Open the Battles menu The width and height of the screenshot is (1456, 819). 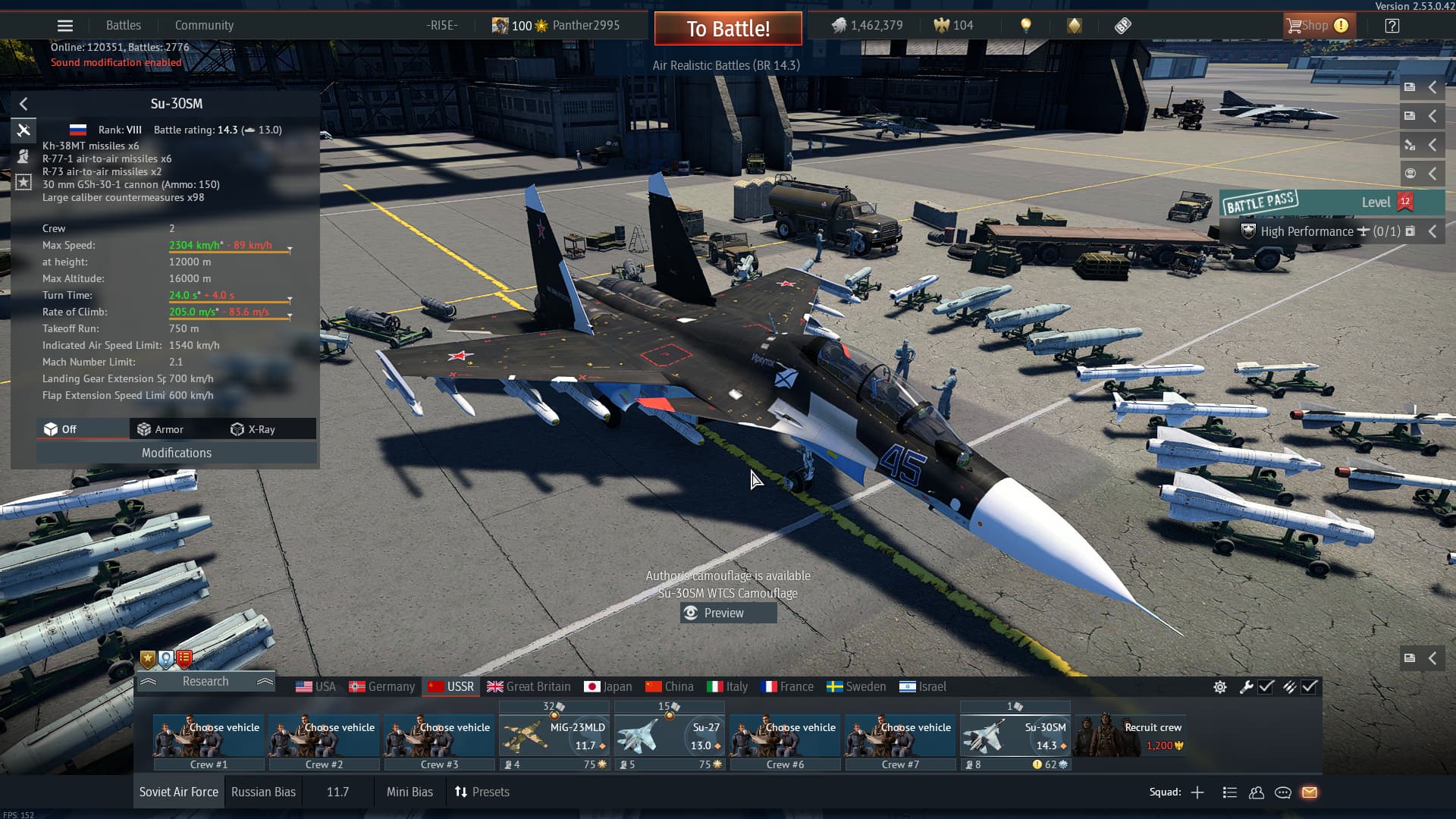[x=123, y=25]
